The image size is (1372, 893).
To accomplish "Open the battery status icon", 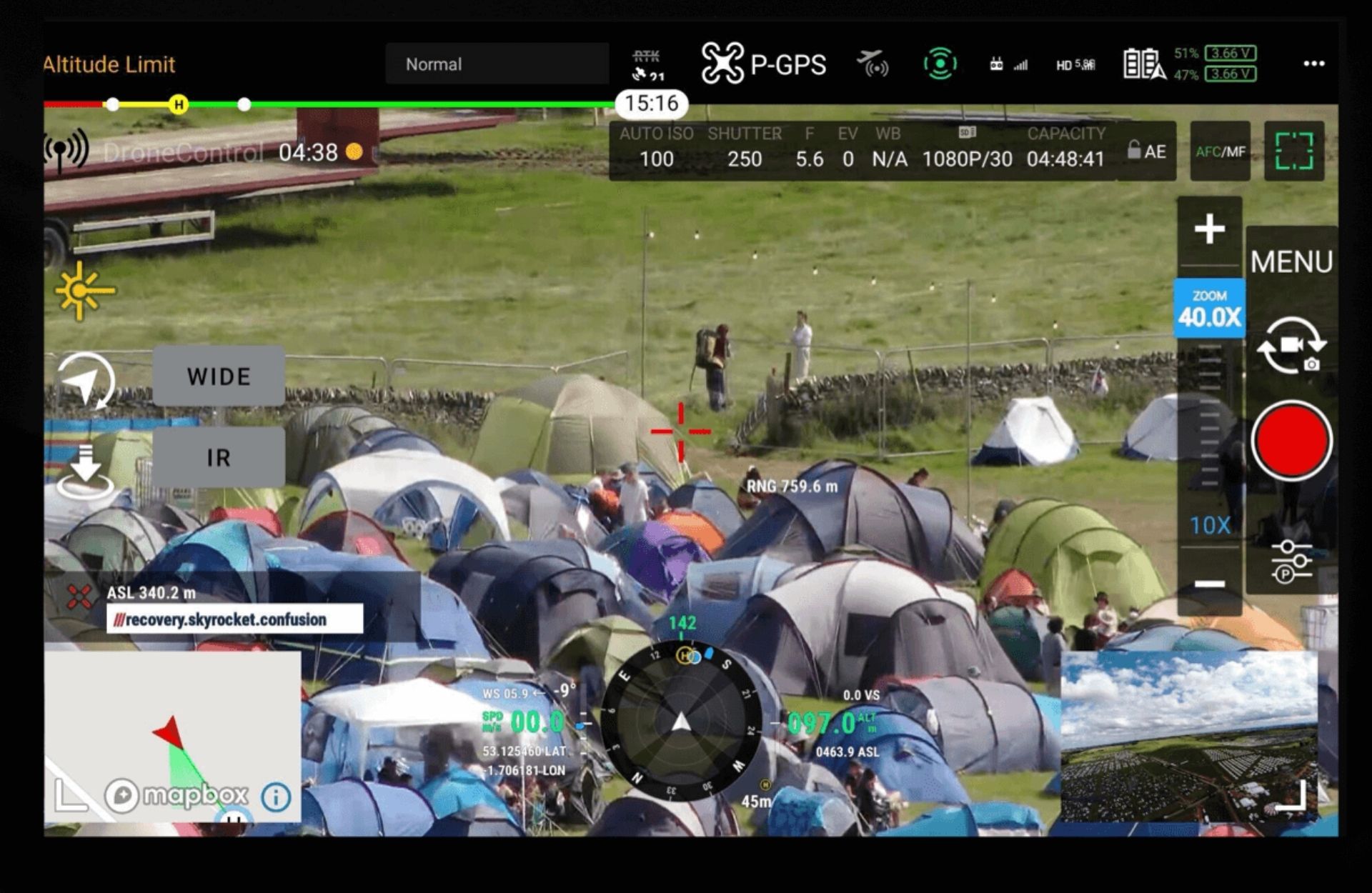I will pos(1143,64).
